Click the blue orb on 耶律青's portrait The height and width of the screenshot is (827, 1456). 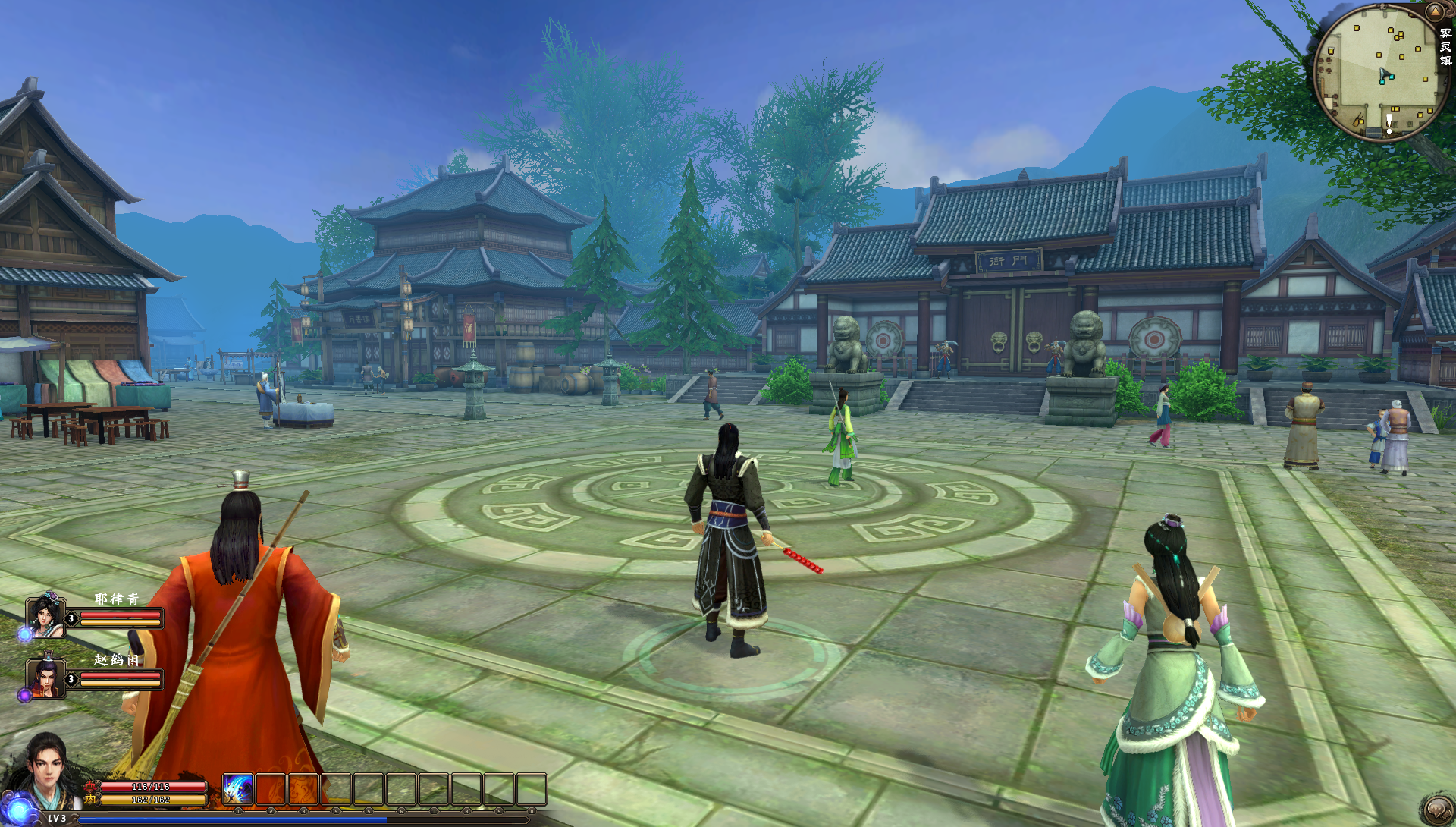(25, 633)
